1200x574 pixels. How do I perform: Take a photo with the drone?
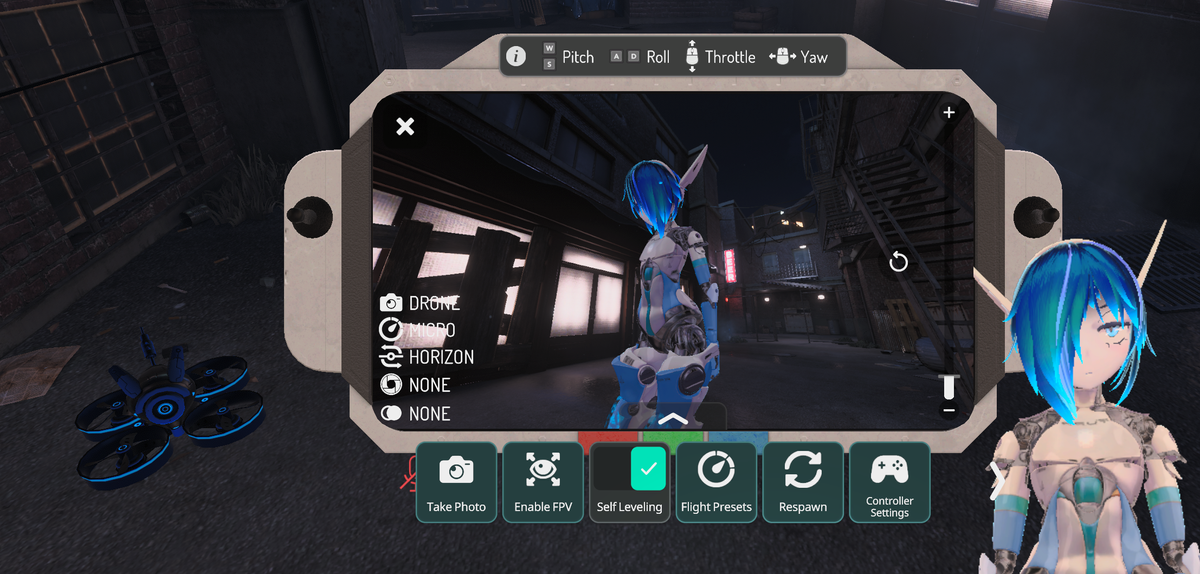456,481
